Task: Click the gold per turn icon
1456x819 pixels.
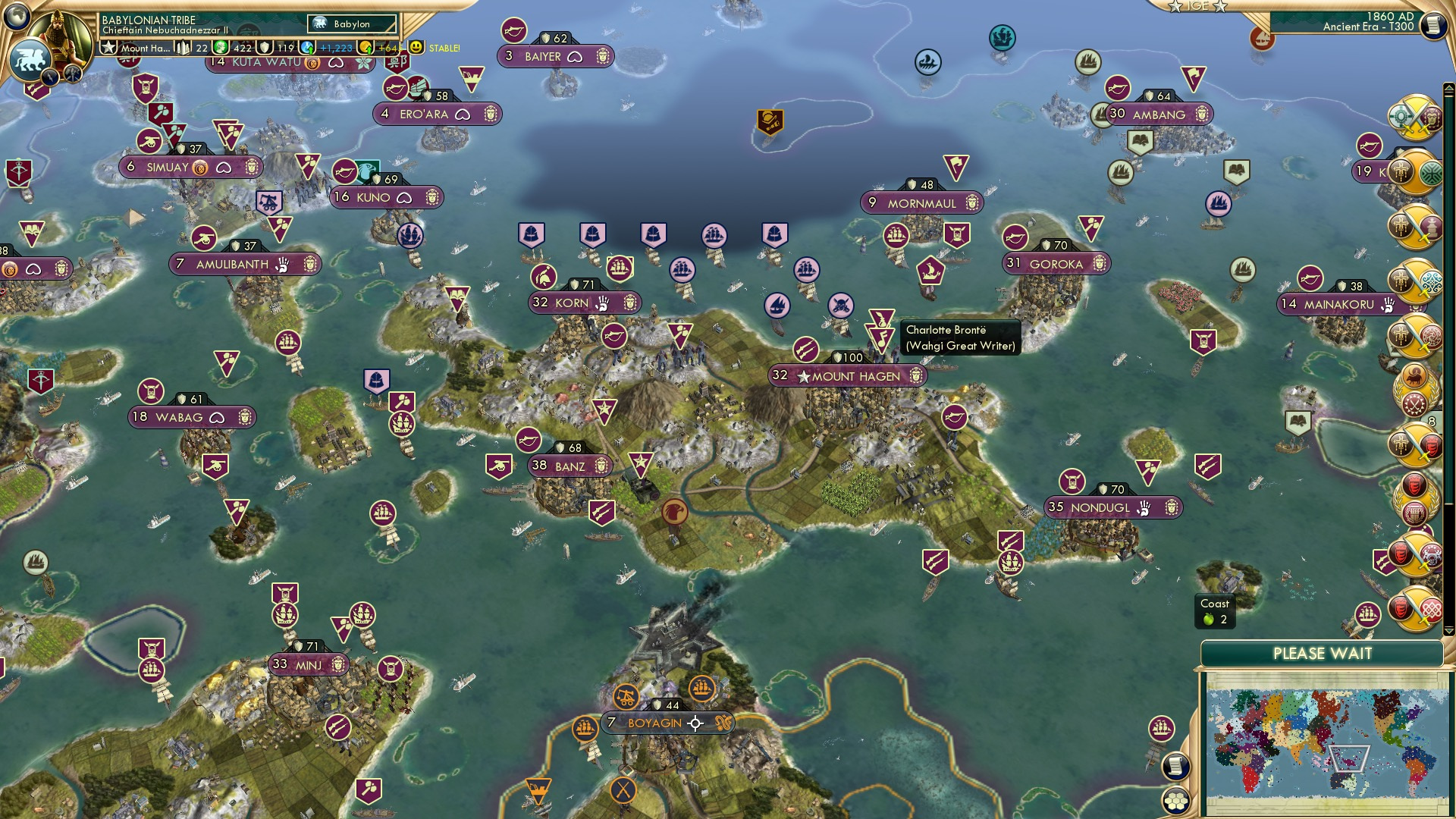Action: (x=366, y=48)
